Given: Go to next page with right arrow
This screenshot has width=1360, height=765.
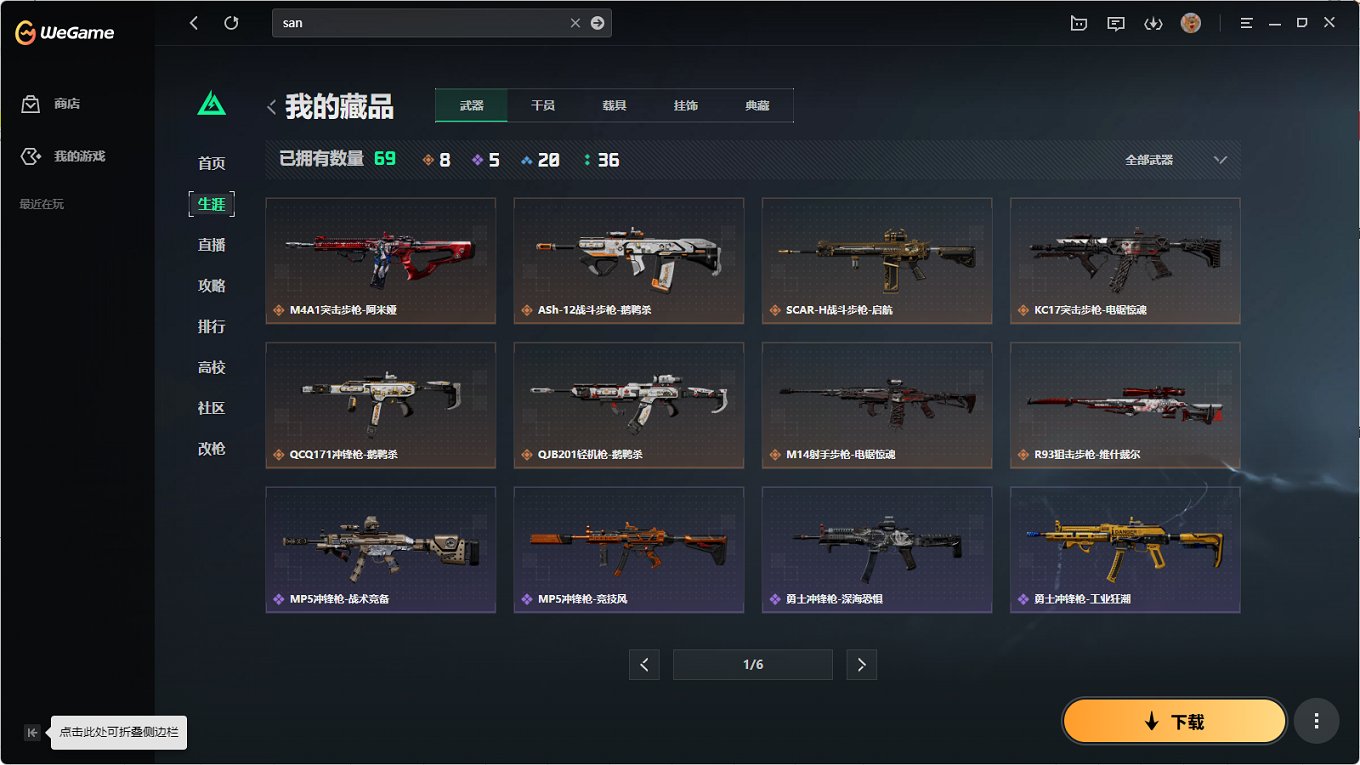Looking at the screenshot, I should (861, 664).
